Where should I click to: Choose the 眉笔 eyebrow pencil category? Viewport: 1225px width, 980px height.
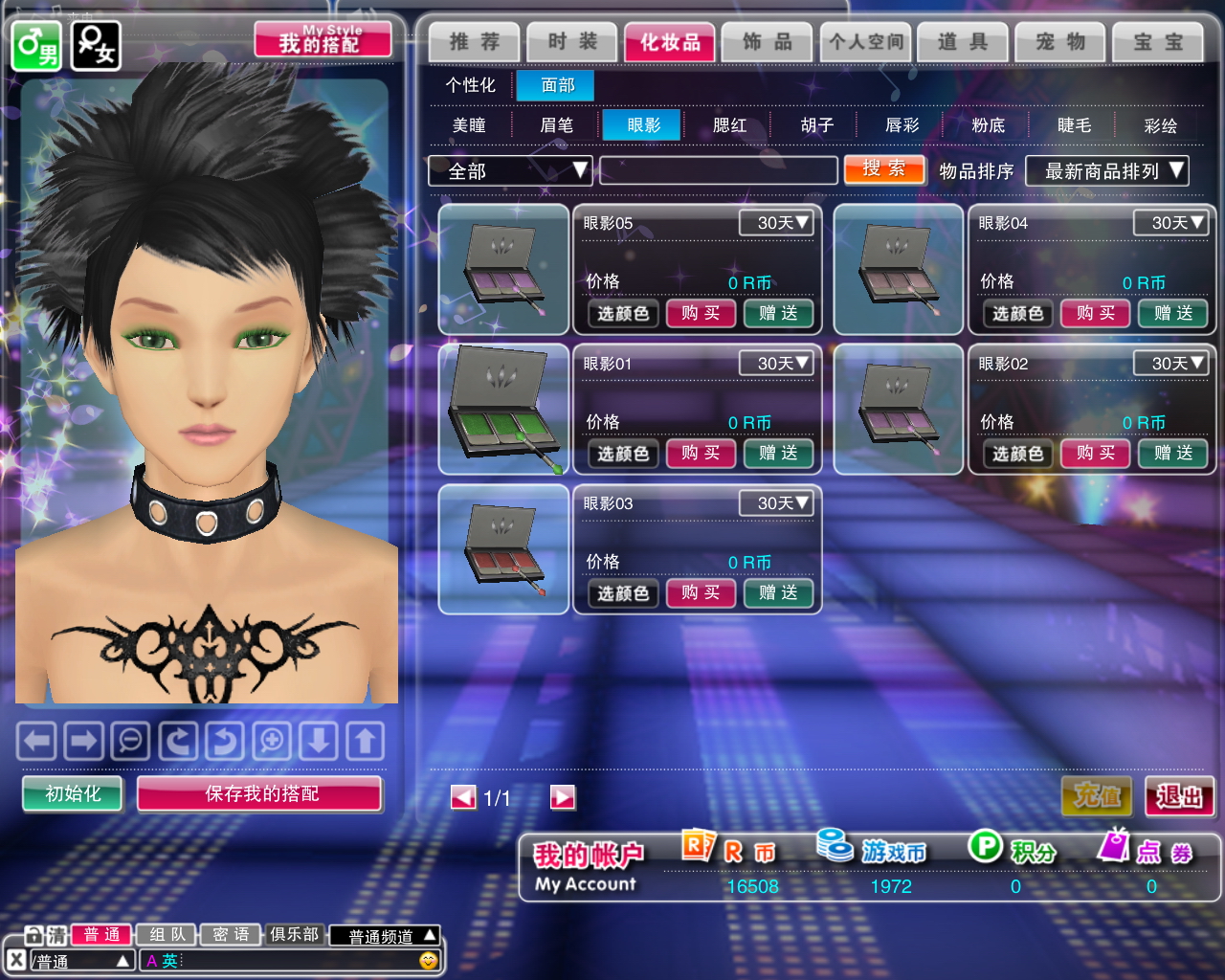tap(556, 125)
